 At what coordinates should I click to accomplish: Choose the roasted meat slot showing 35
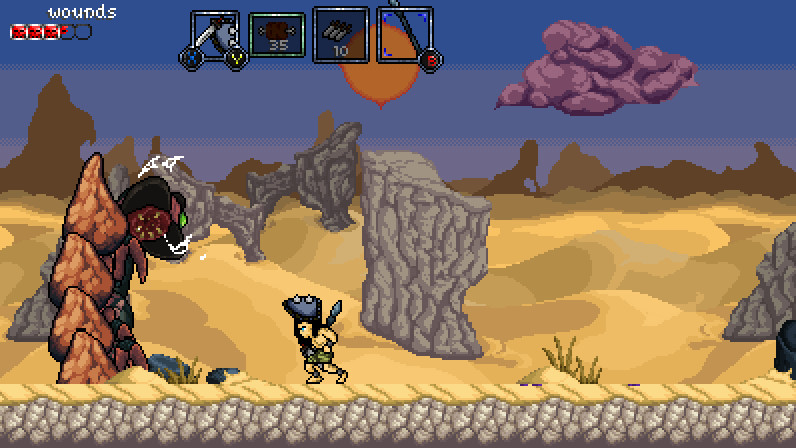click(x=277, y=36)
